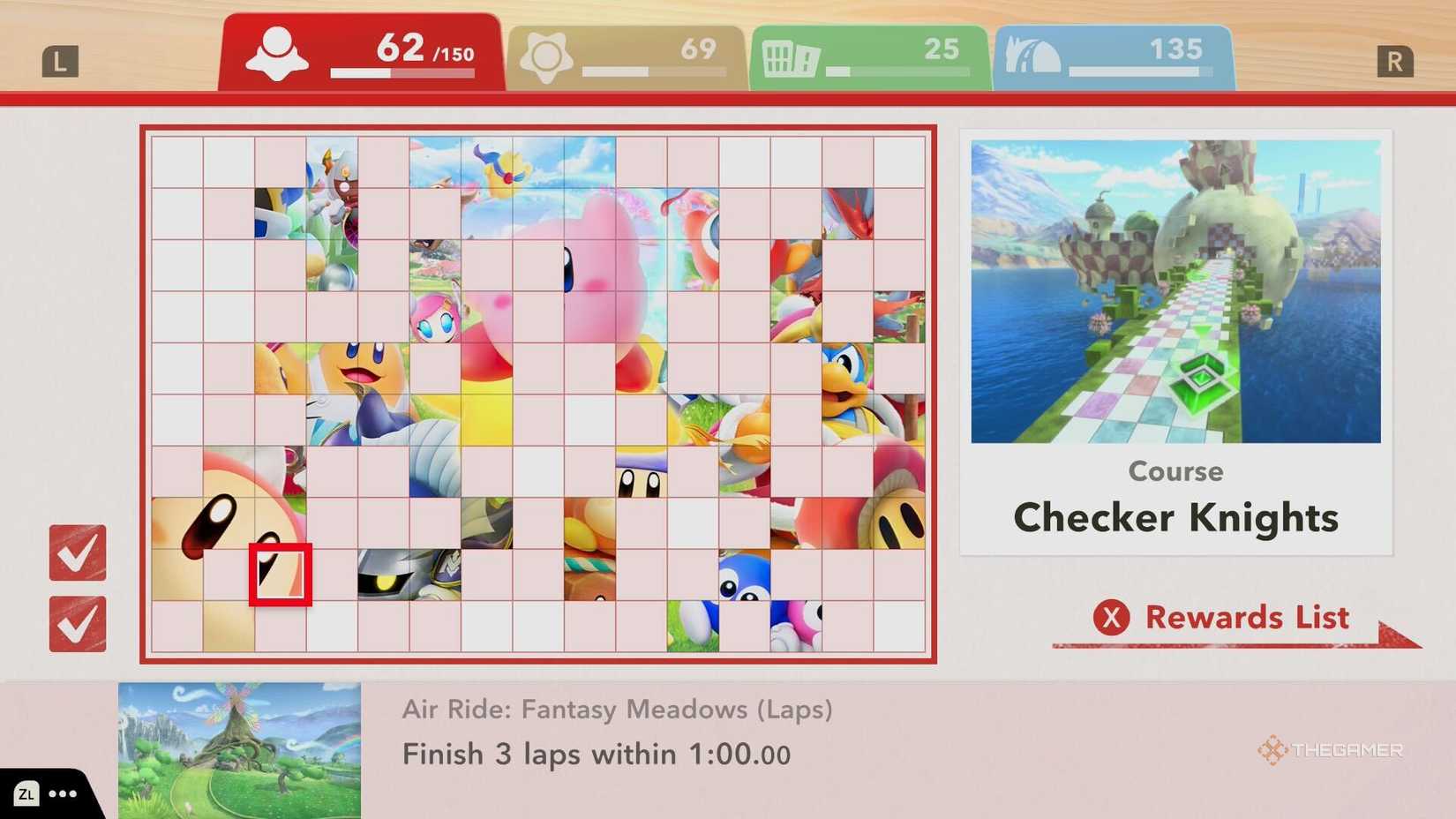Viewport: 1456px width, 819px height.
Task: Toggle the upper red checkmark box
Action: coord(78,554)
